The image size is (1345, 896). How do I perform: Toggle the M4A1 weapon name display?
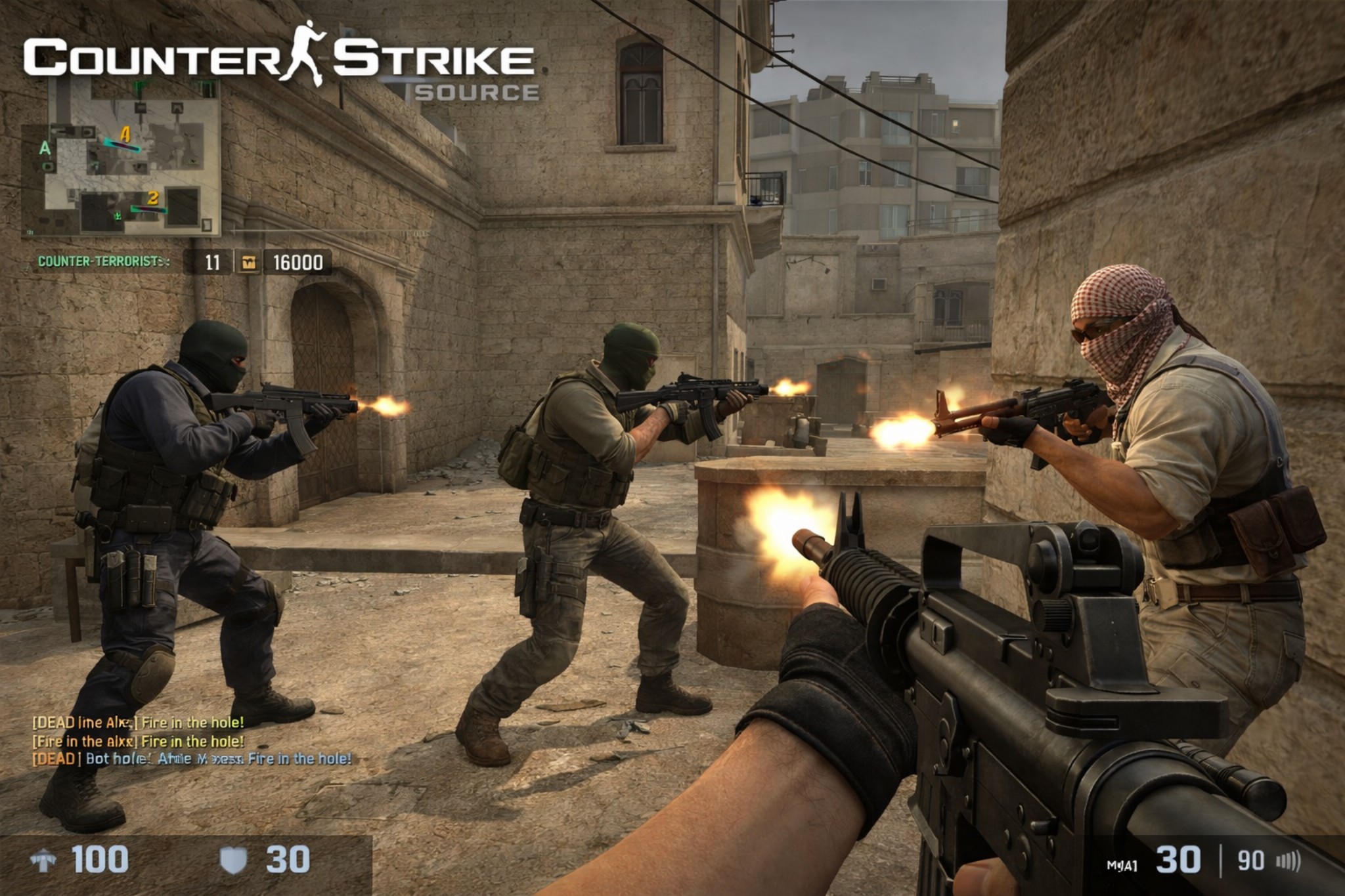pos(1121,864)
